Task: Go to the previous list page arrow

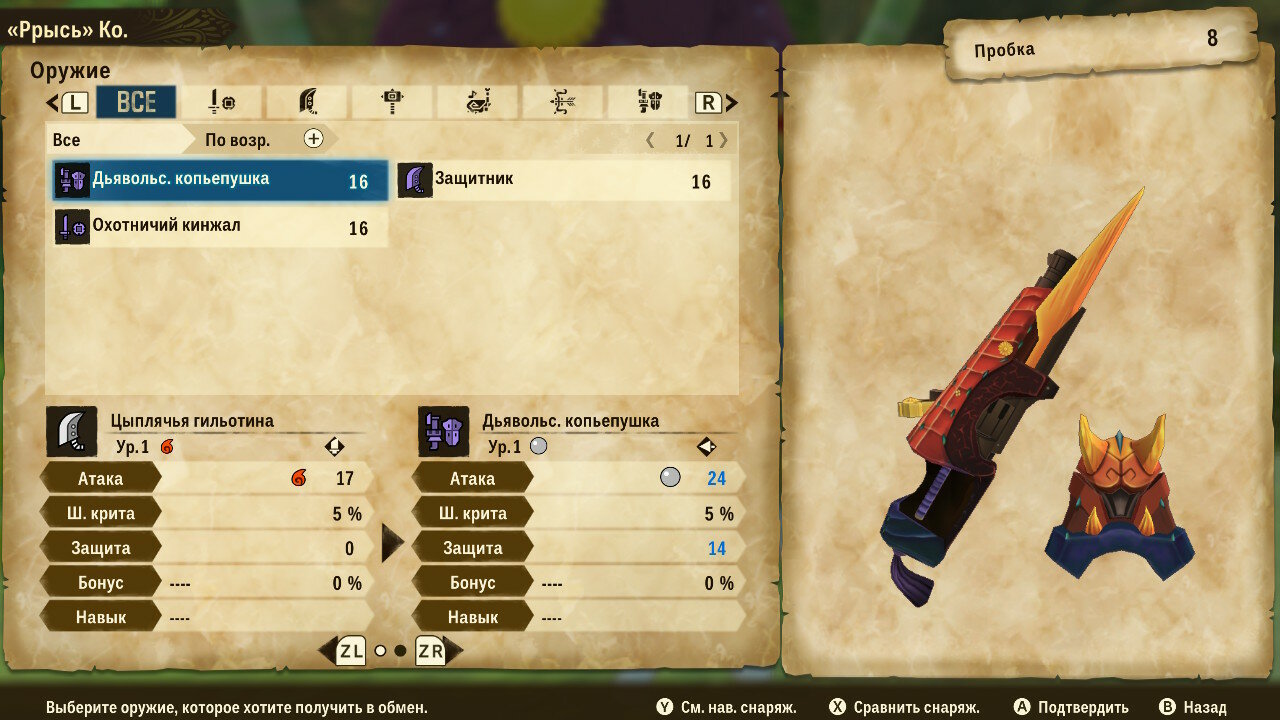Action: coord(650,140)
